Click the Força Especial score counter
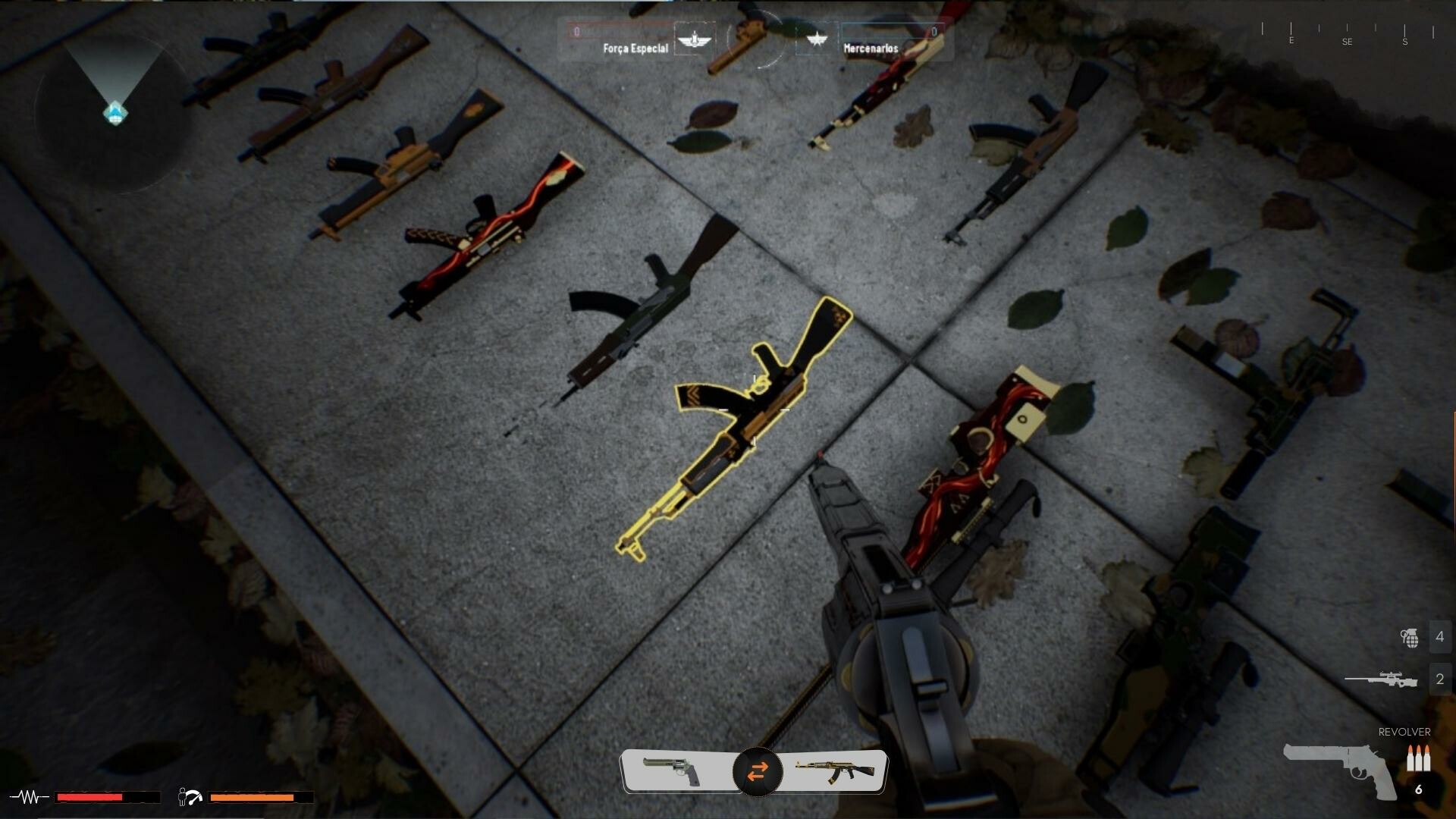 [576, 33]
